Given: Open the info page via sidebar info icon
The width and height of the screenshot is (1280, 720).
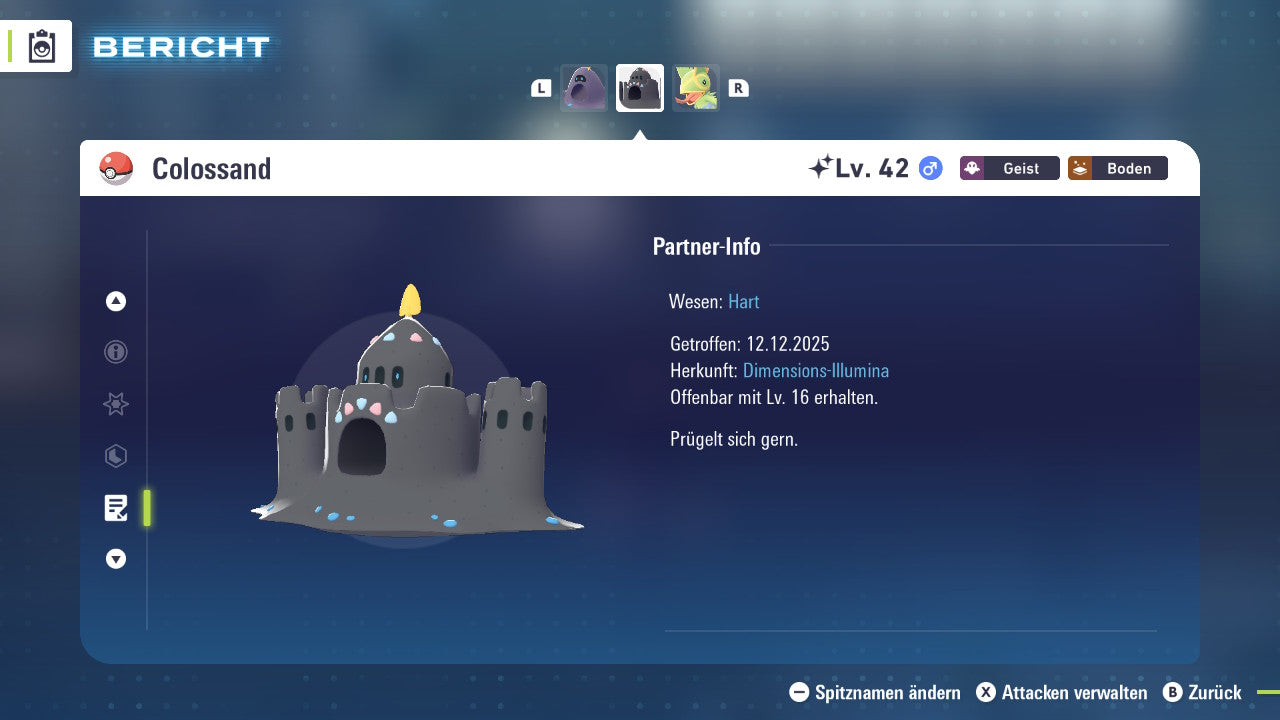Looking at the screenshot, I should 115,352.
